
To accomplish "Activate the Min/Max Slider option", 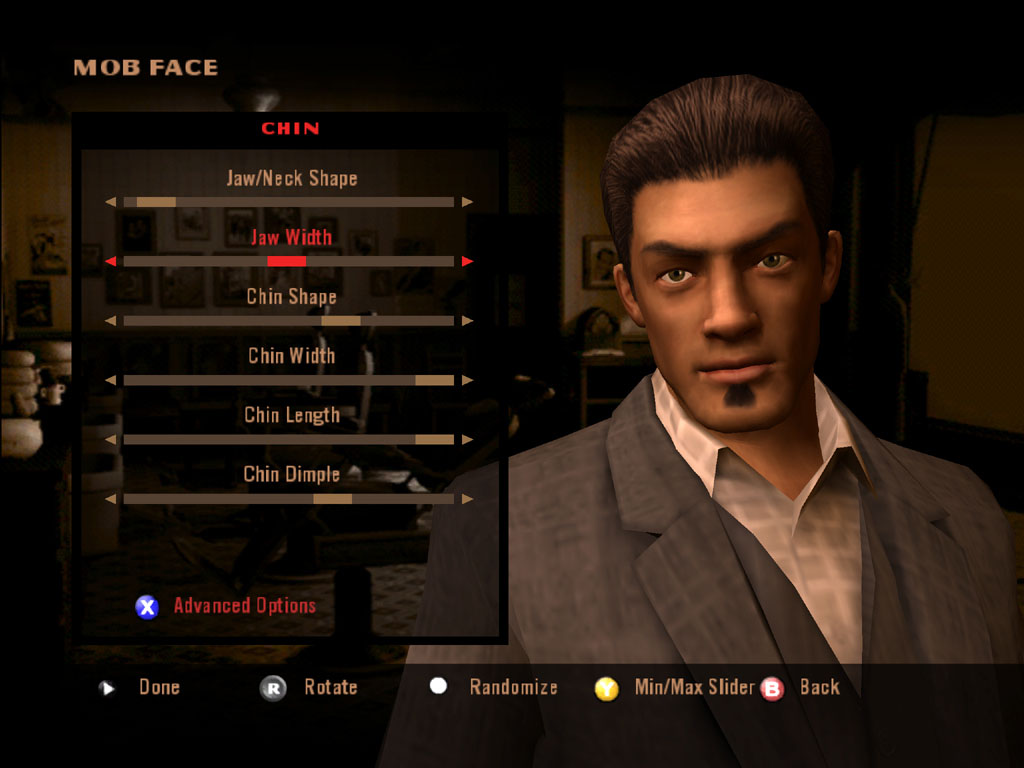I will click(694, 687).
